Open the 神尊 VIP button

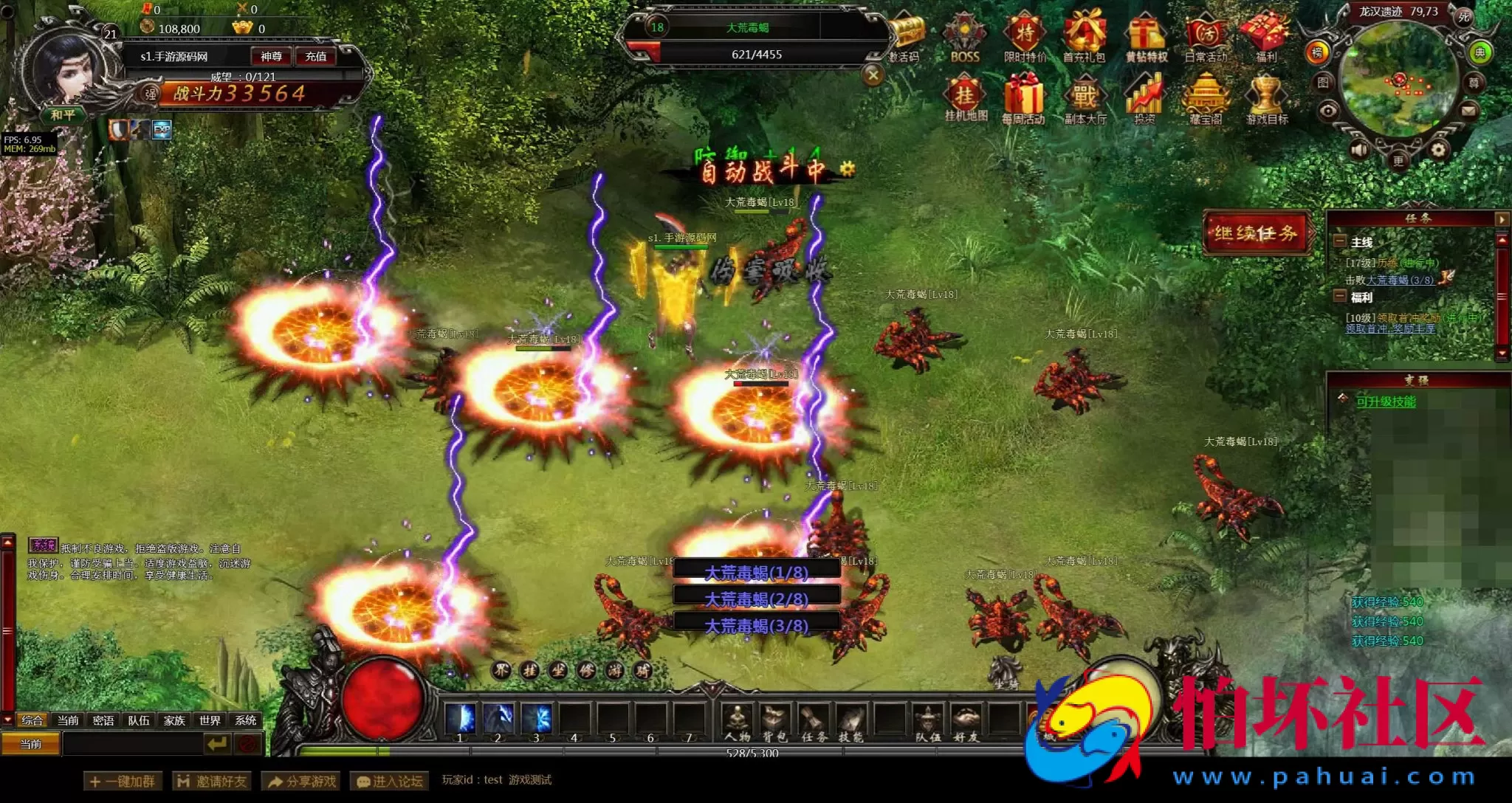pos(271,56)
